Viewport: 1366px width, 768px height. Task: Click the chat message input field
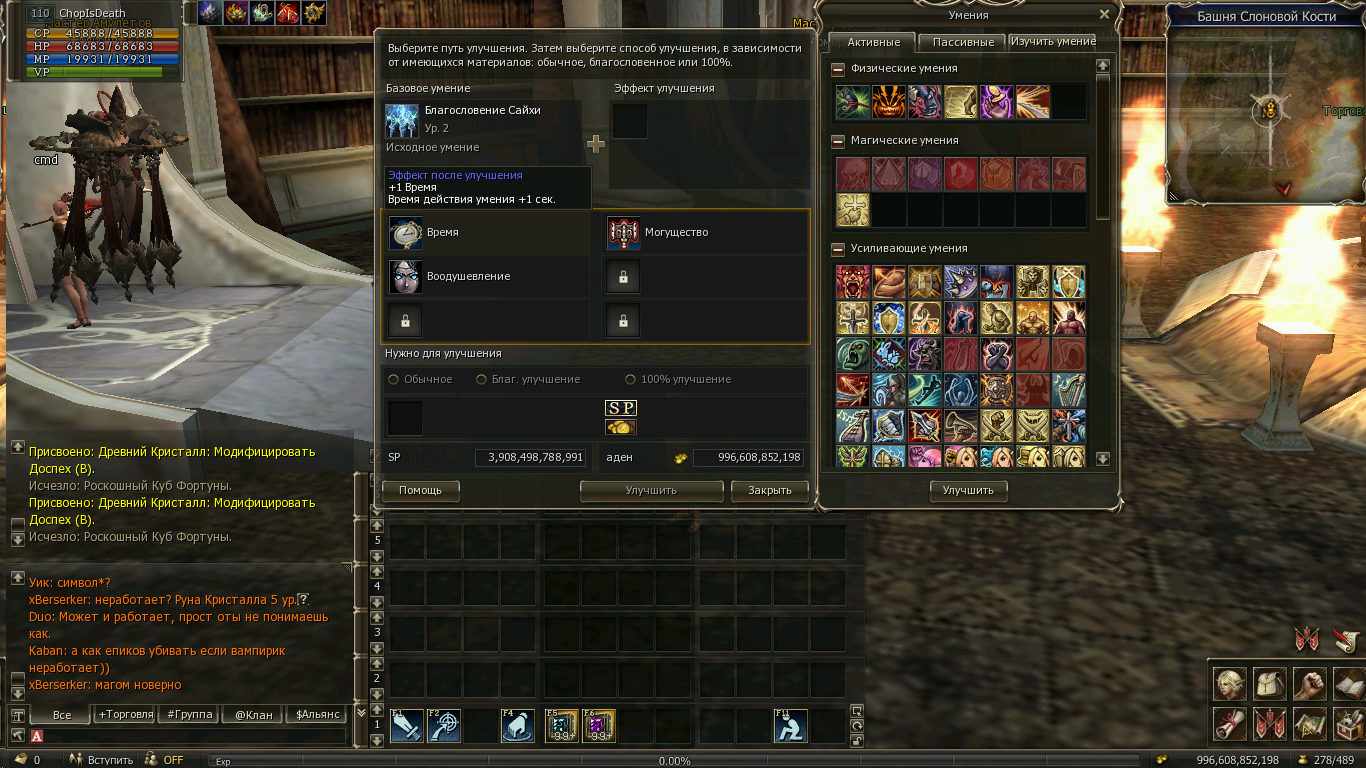[x=190, y=737]
